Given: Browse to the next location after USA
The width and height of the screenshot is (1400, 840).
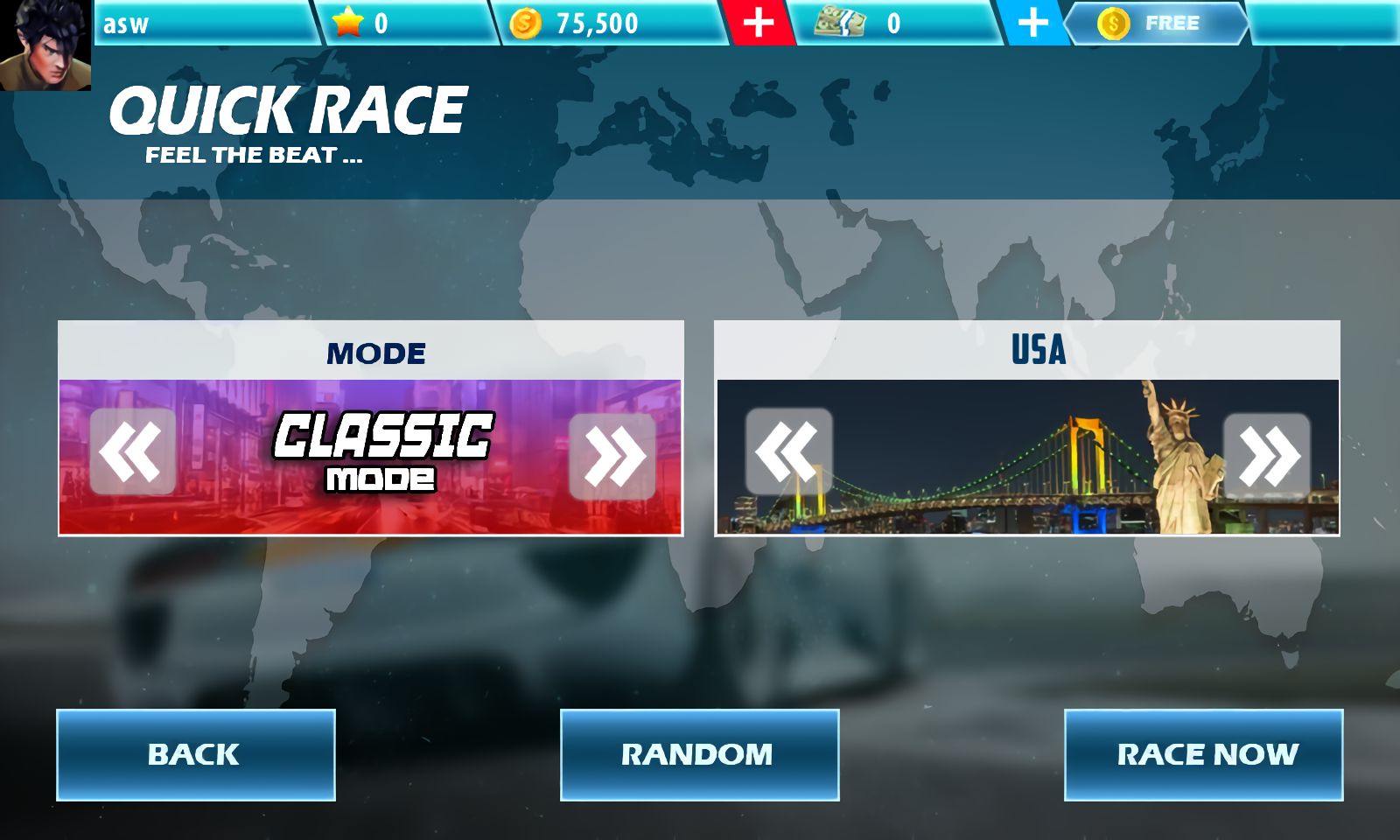Looking at the screenshot, I should click(1269, 451).
